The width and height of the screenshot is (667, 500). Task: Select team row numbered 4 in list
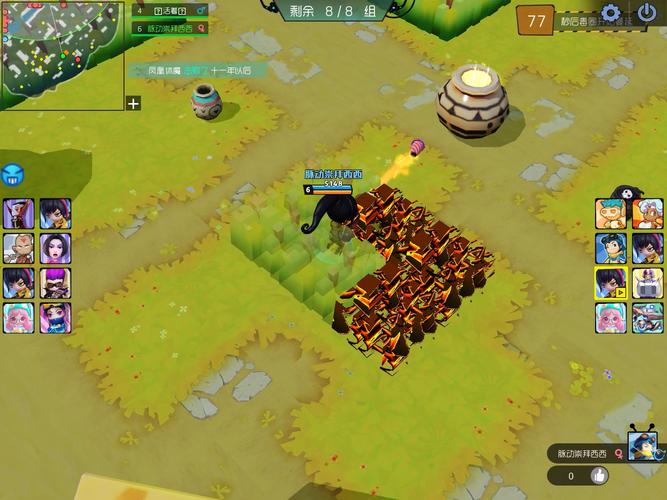[170, 10]
